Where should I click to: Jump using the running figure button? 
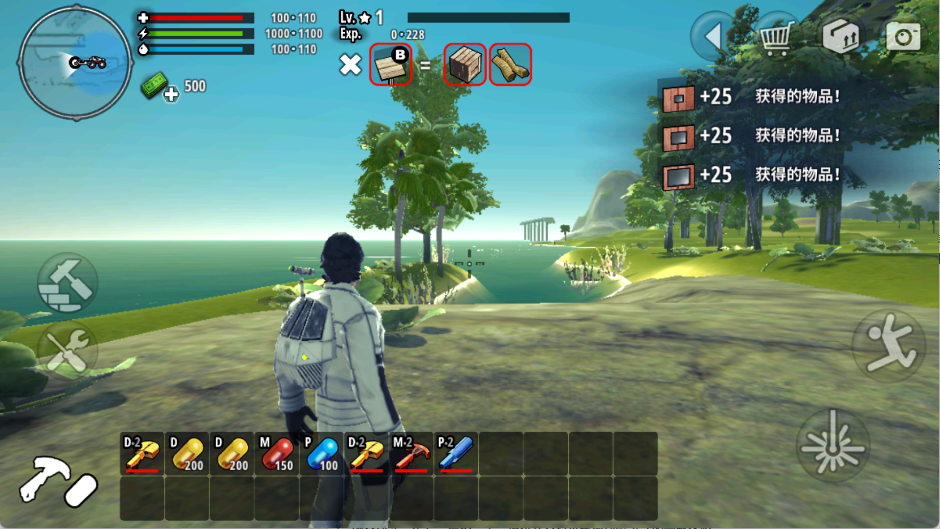click(x=887, y=345)
